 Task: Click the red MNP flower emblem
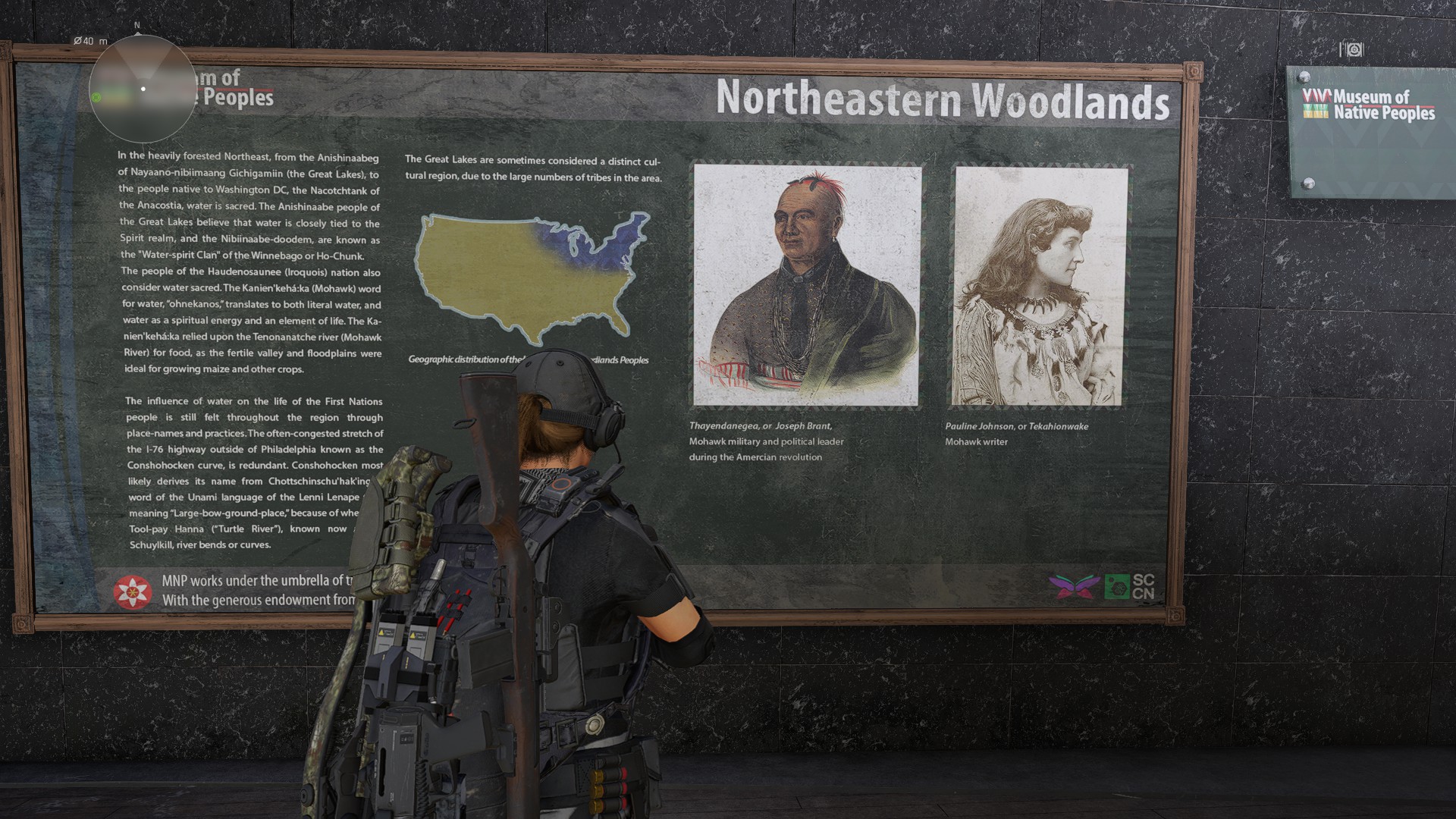point(133,590)
